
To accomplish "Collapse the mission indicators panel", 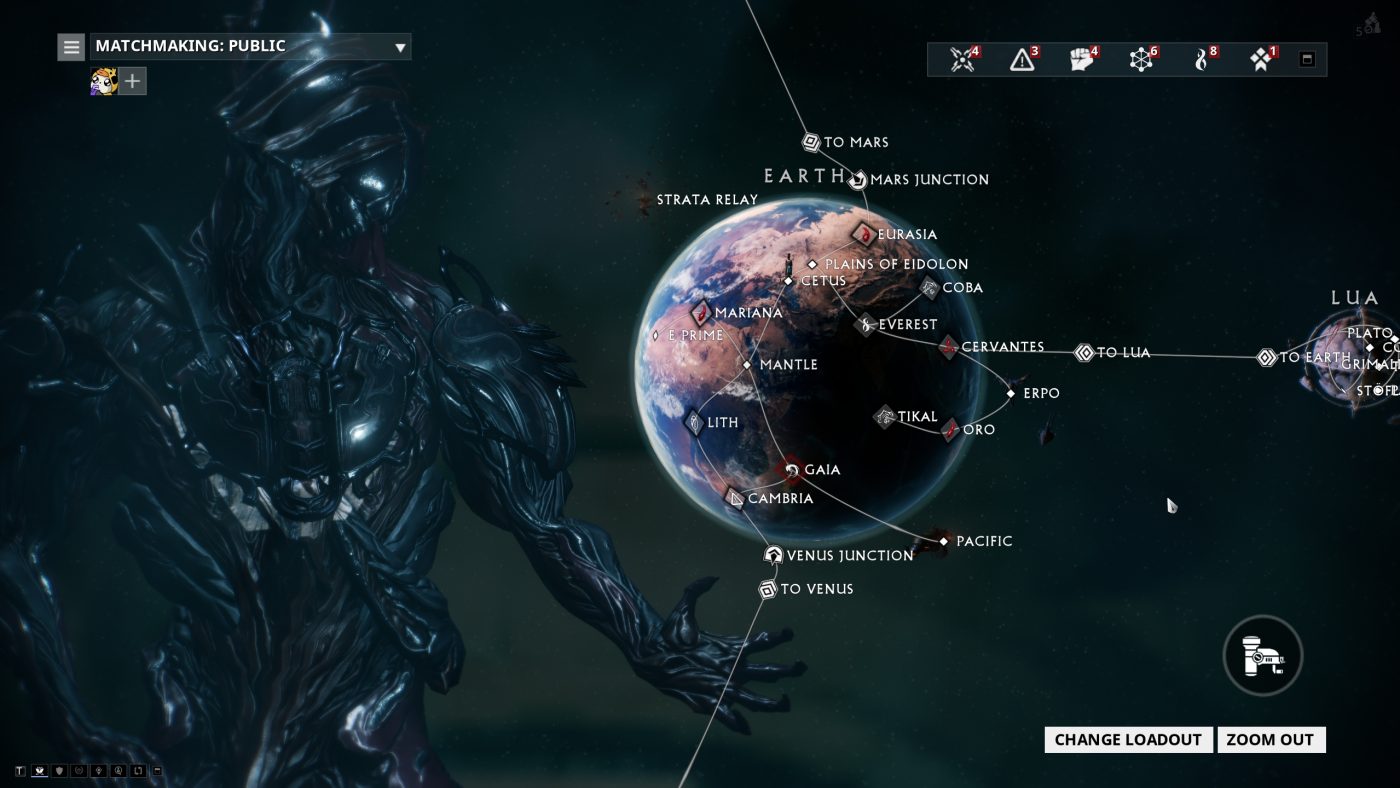I will coord(1307,59).
